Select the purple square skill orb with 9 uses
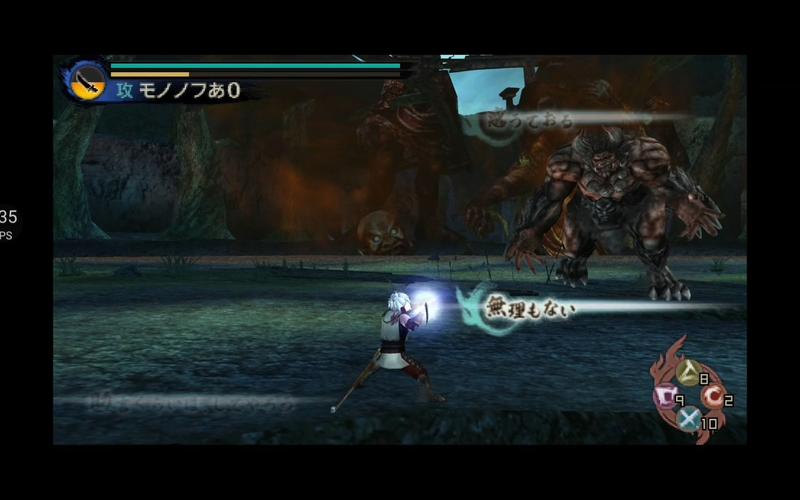Screen dimensions: 800x500 pos(664,397)
